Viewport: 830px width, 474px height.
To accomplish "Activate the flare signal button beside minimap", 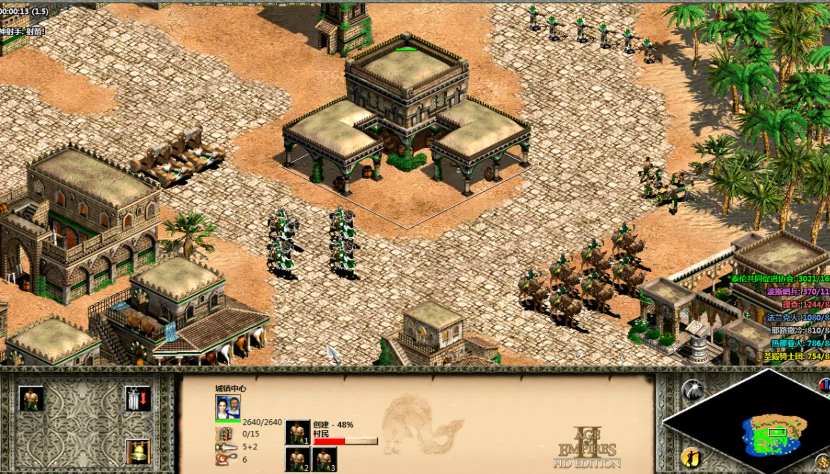I will tap(692, 389).
